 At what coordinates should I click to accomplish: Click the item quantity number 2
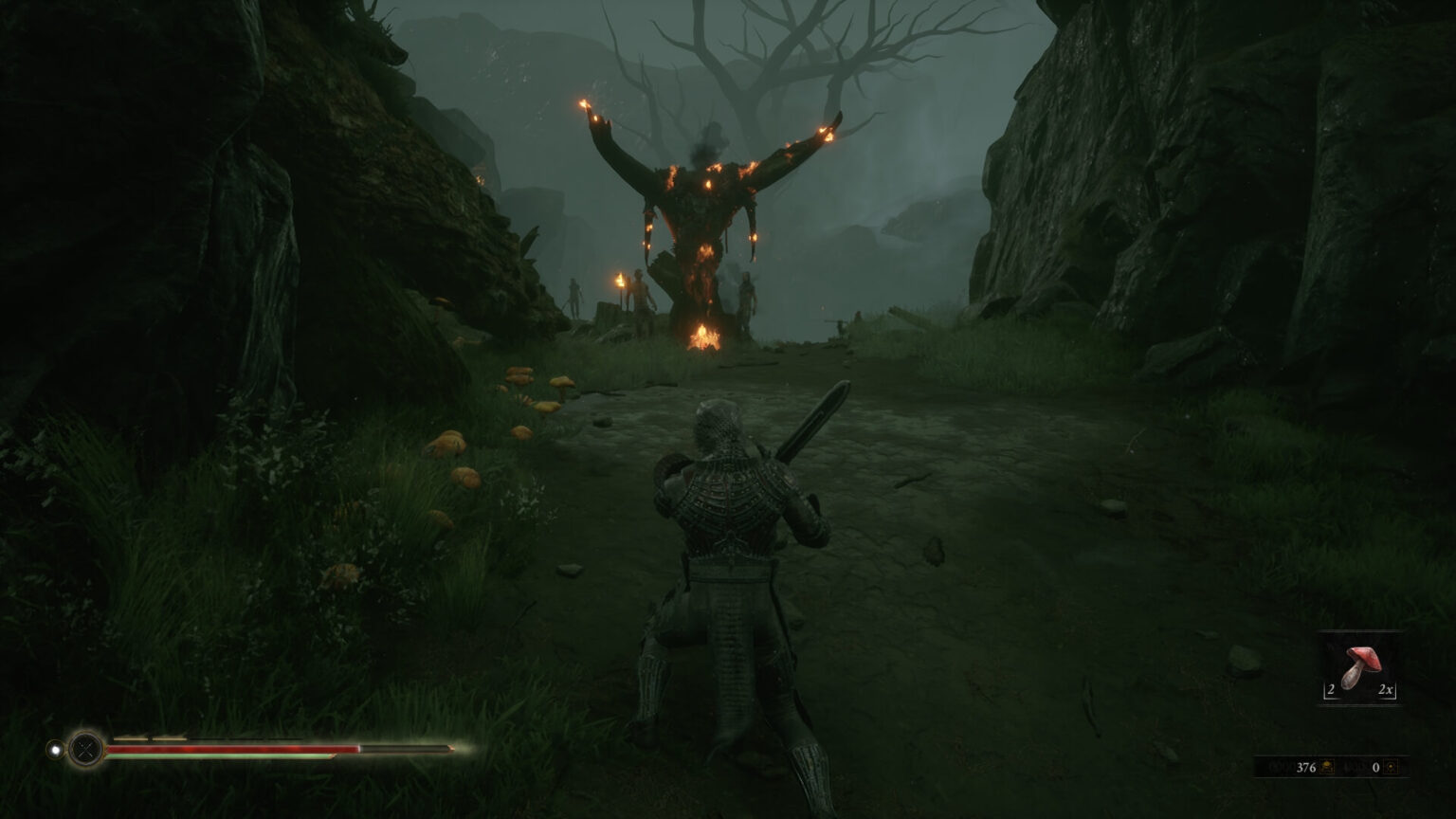(x=1331, y=689)
